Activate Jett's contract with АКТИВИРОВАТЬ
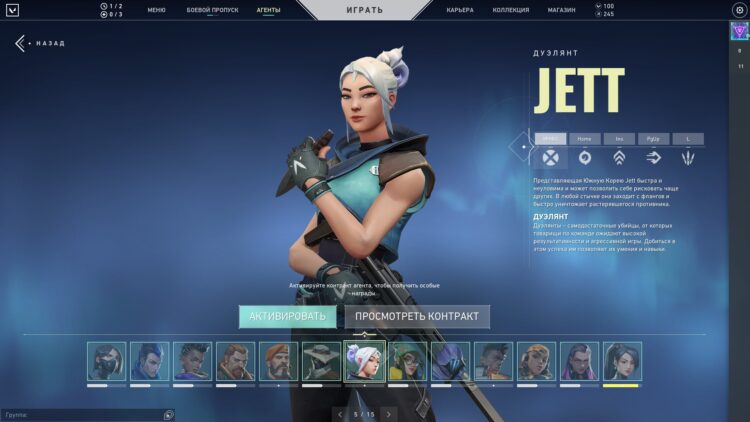750x422 pixels. click(287, 317)
